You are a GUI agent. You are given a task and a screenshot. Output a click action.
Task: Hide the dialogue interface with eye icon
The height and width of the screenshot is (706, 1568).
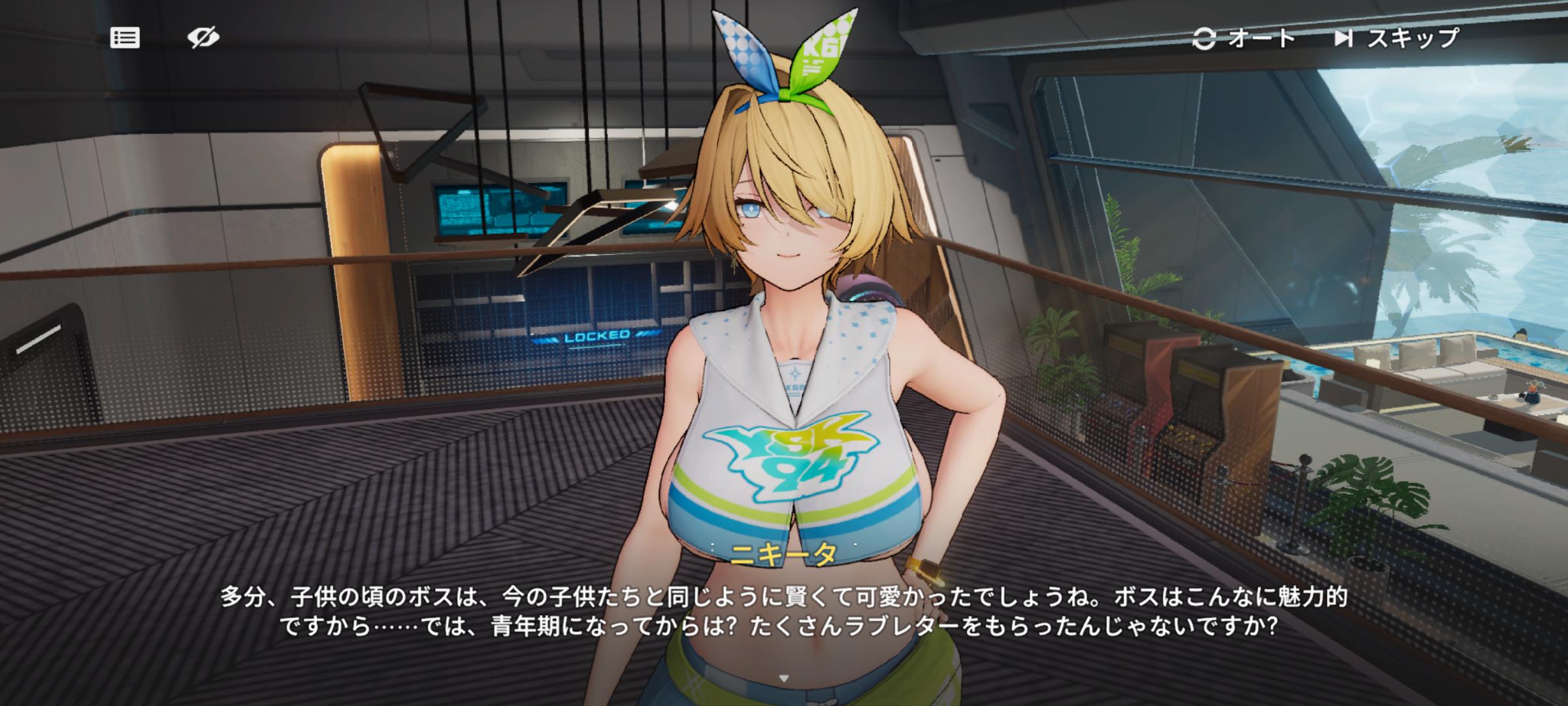(x=203, y=38)
